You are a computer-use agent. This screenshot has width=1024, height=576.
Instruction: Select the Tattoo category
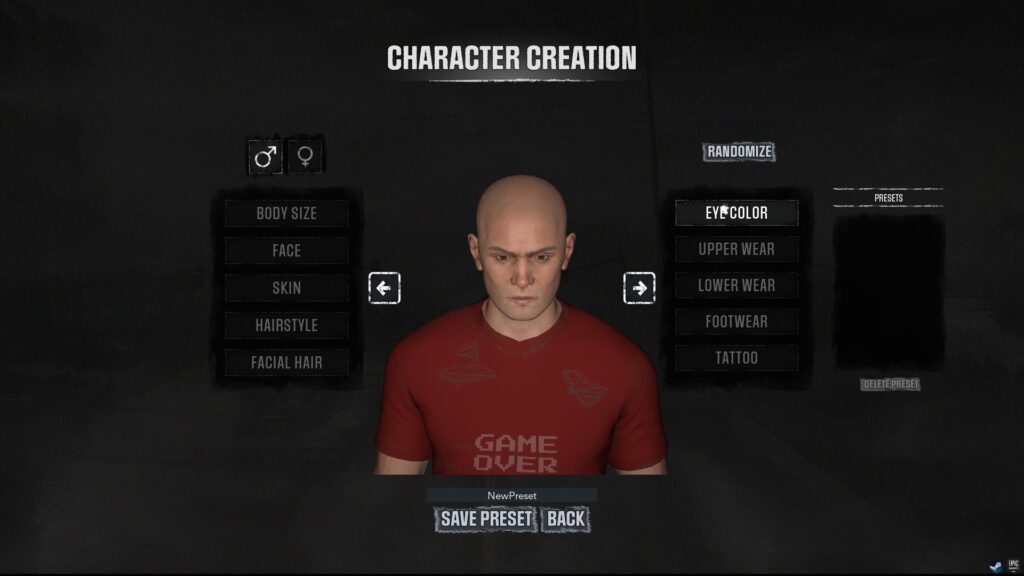pos(737,358)
